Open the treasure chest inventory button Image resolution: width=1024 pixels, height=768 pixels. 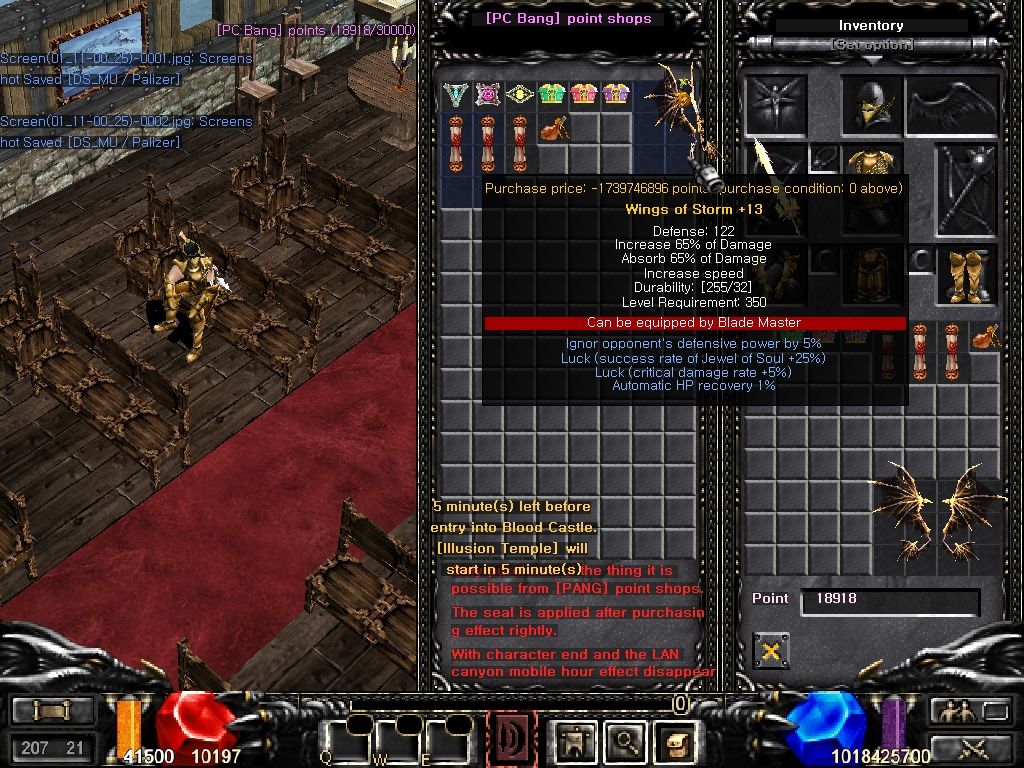coord(675,741)
